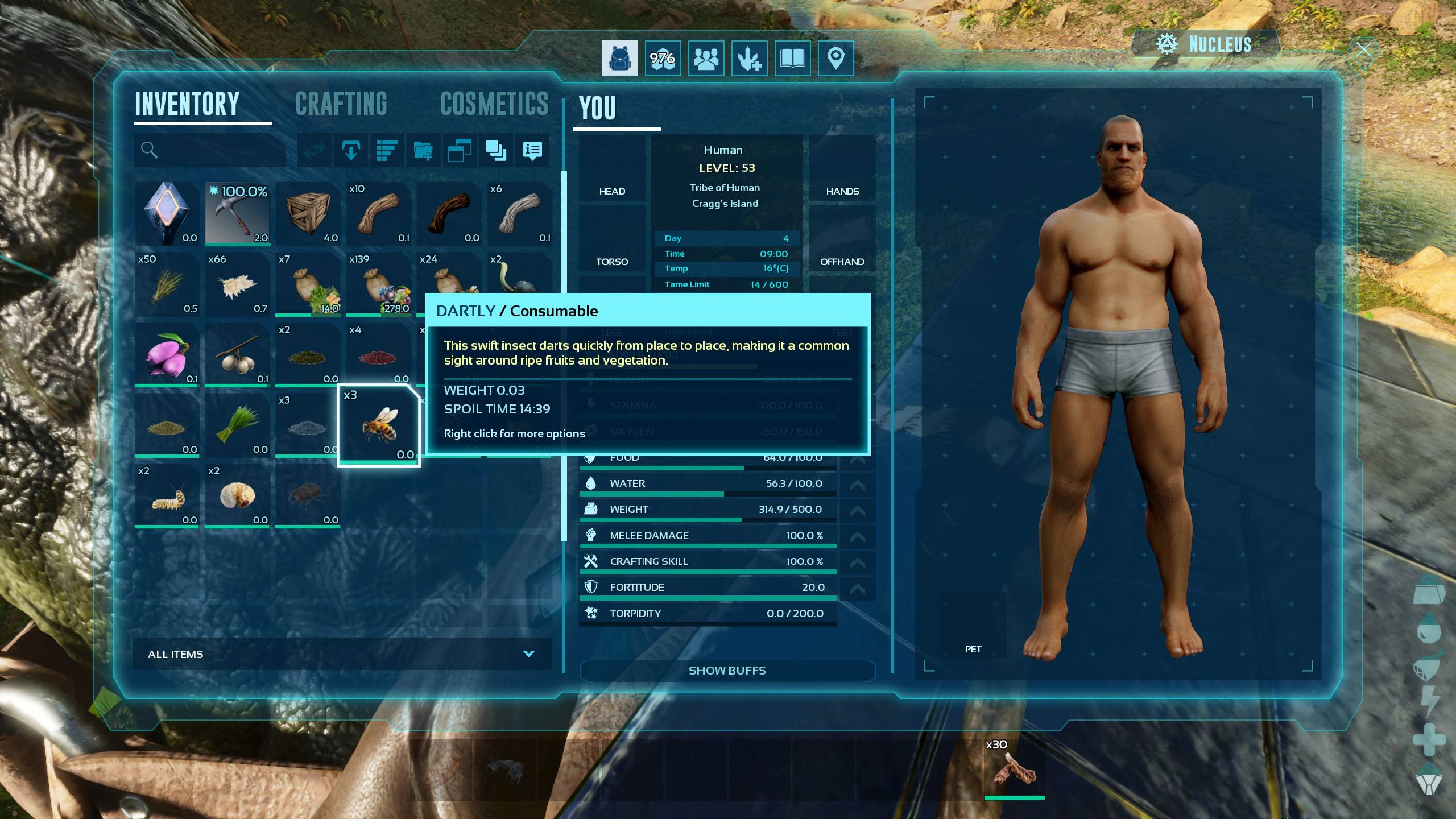Increase the Fortitude stat
This screenshot has width=1456, height=819.
pyautogui.click(x=857, y=588)
